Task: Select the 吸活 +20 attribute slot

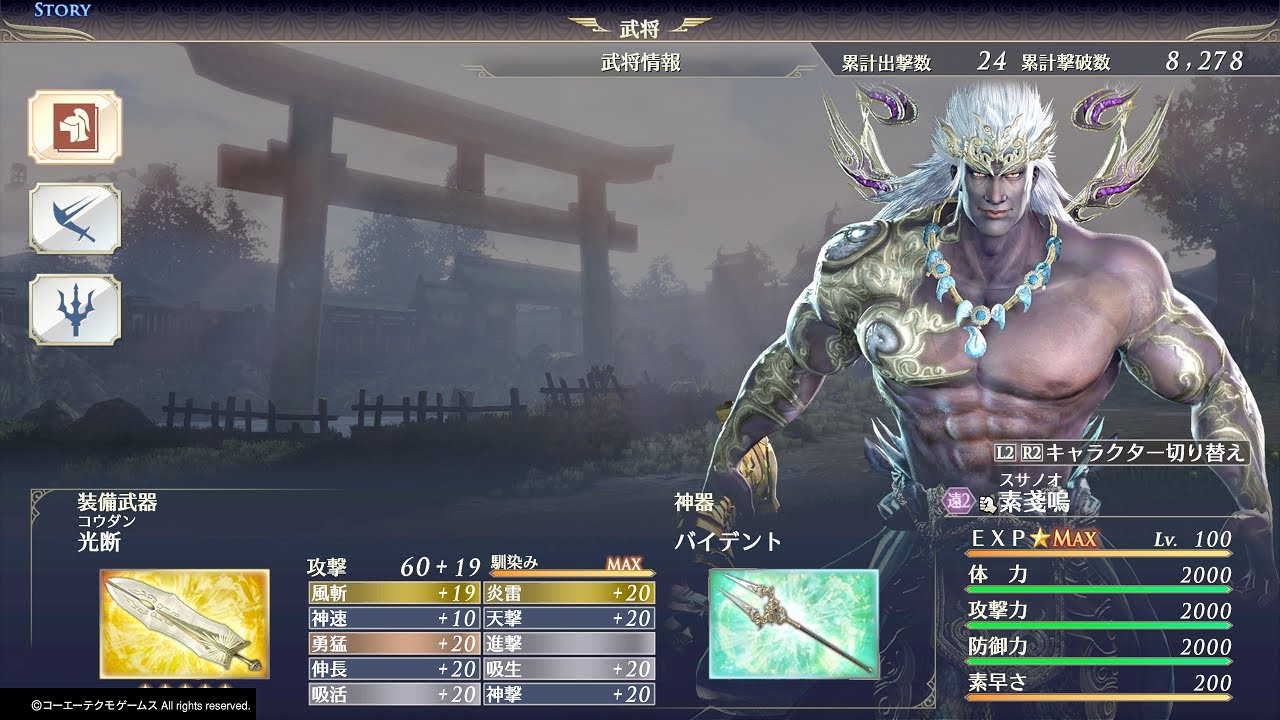Action: 394,694
